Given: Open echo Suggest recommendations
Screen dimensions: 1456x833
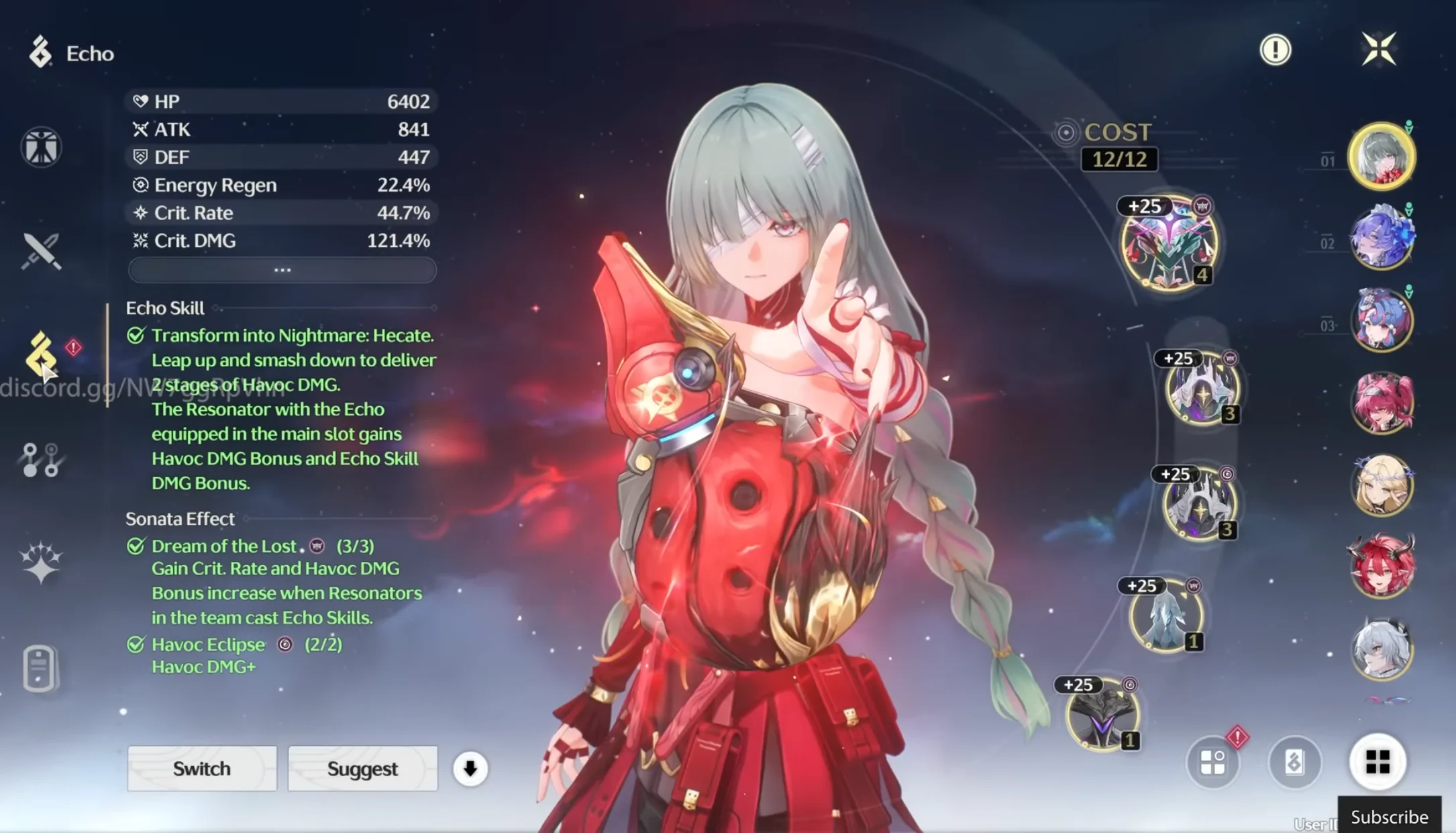Looking at the screenshot, I should point(362,769).
